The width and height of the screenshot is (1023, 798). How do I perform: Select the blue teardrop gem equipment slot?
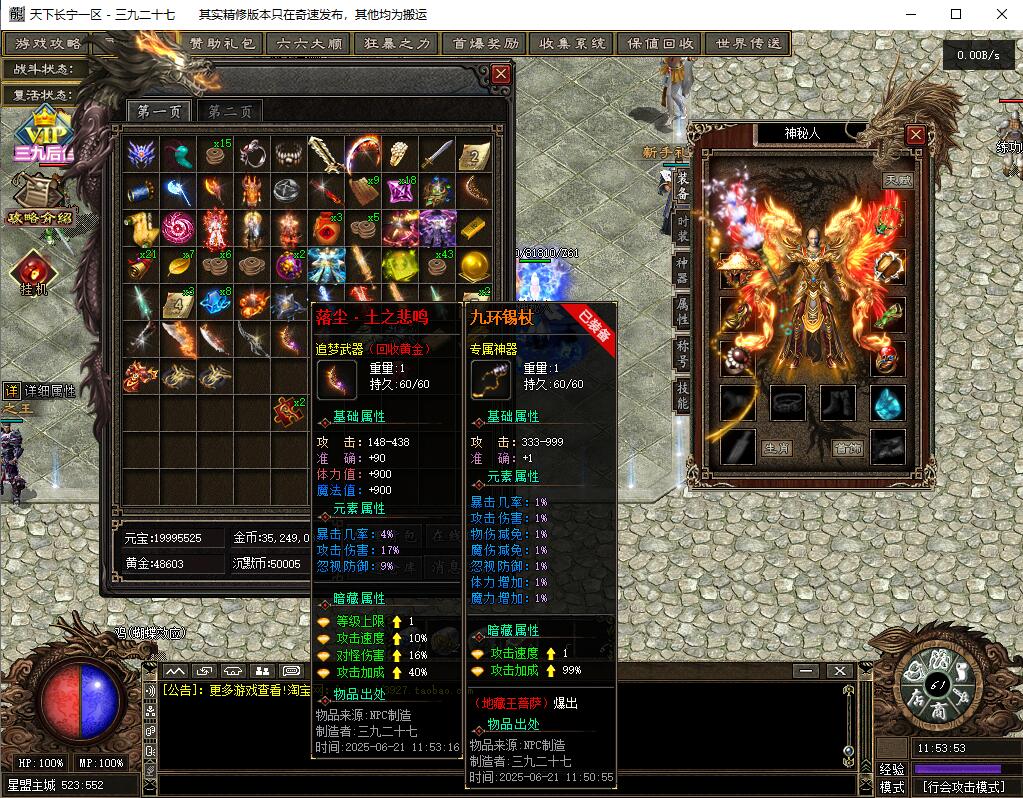(887, 403)
